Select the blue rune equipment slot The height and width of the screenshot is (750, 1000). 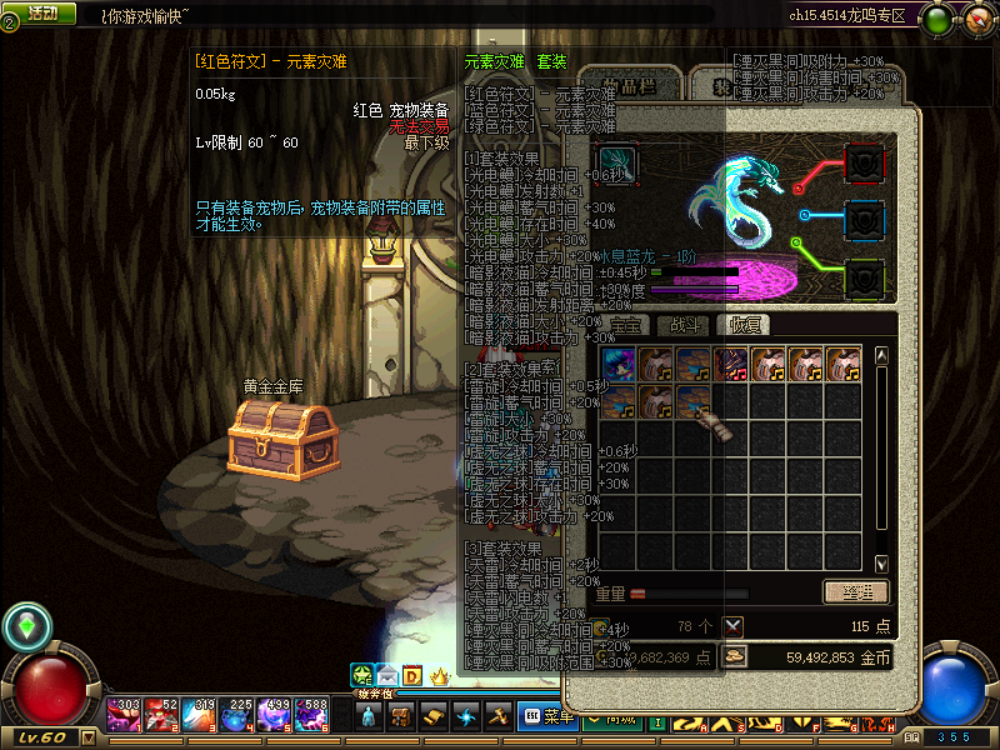point(864,220)
